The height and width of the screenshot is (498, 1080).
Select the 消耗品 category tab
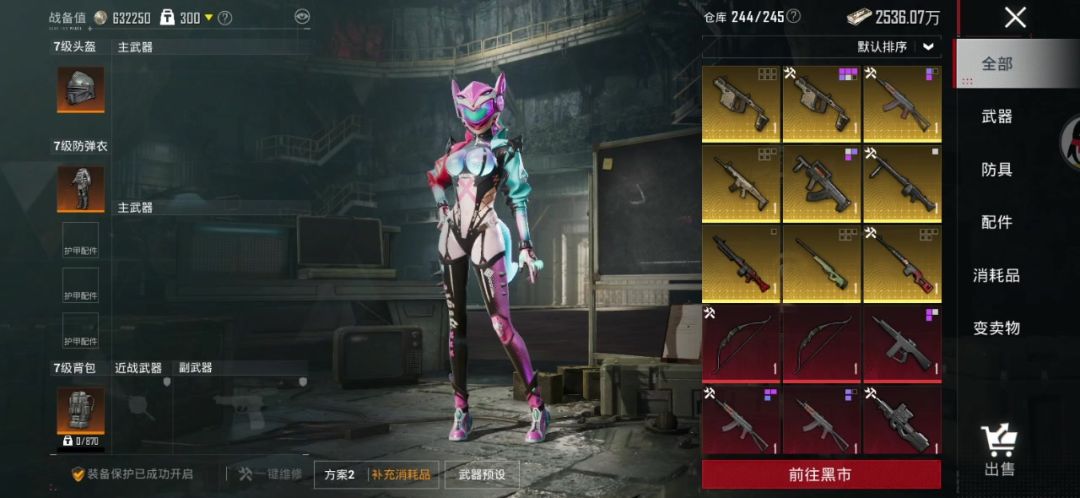[997, 275]
